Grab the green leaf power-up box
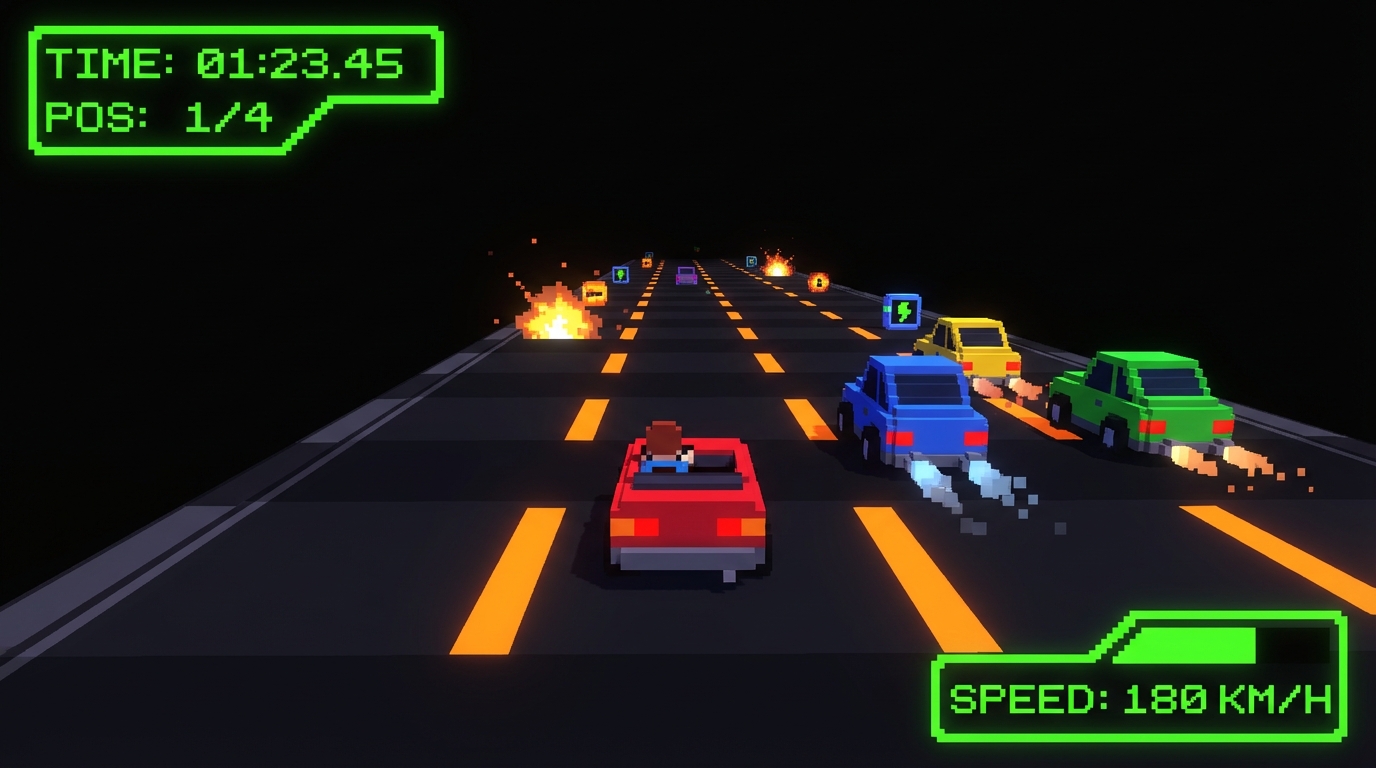 [x=621, y=275]
